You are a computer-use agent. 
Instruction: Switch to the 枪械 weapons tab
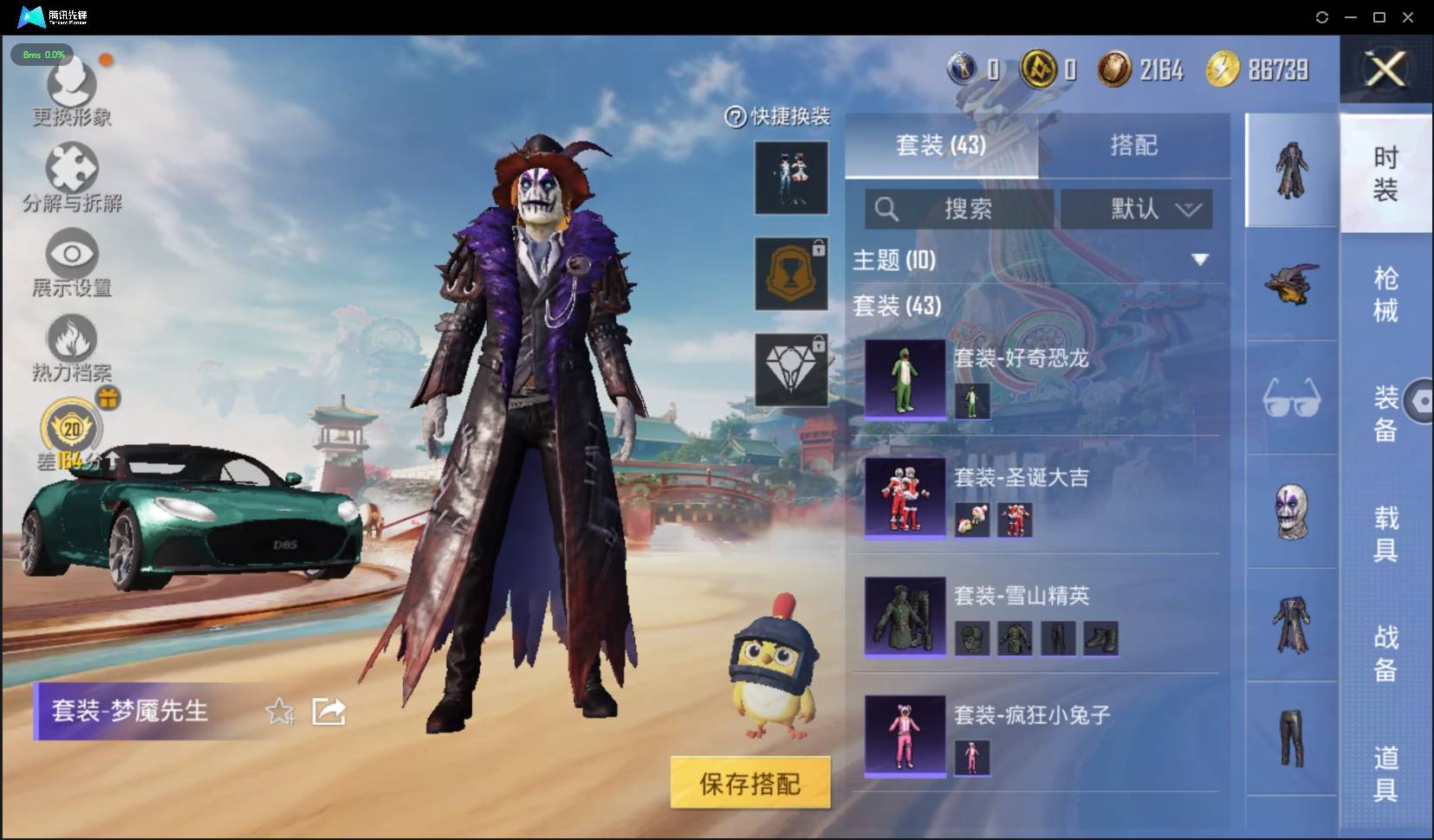click(1385, 286)
